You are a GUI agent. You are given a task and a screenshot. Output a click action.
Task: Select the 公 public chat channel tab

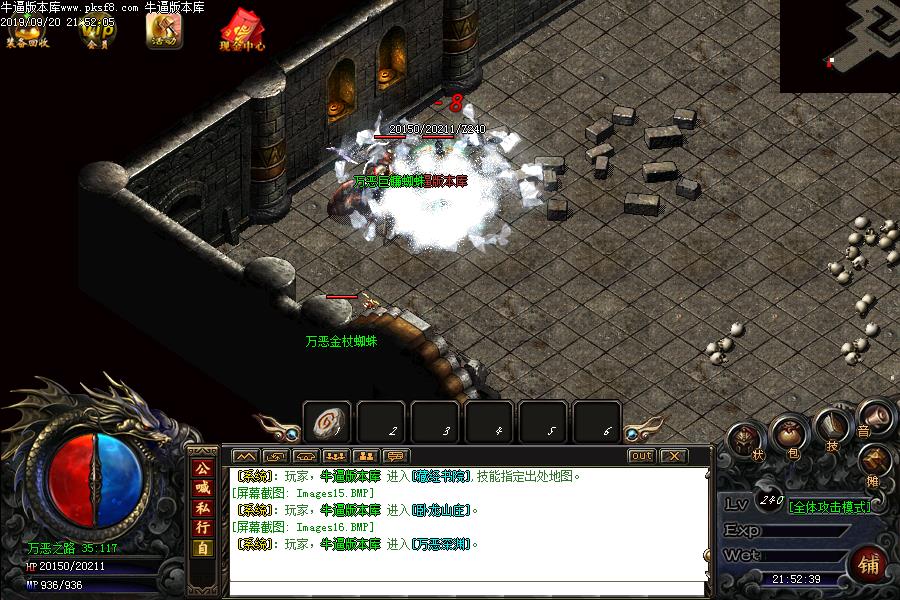pyautogui.click(x=203, y=469)
